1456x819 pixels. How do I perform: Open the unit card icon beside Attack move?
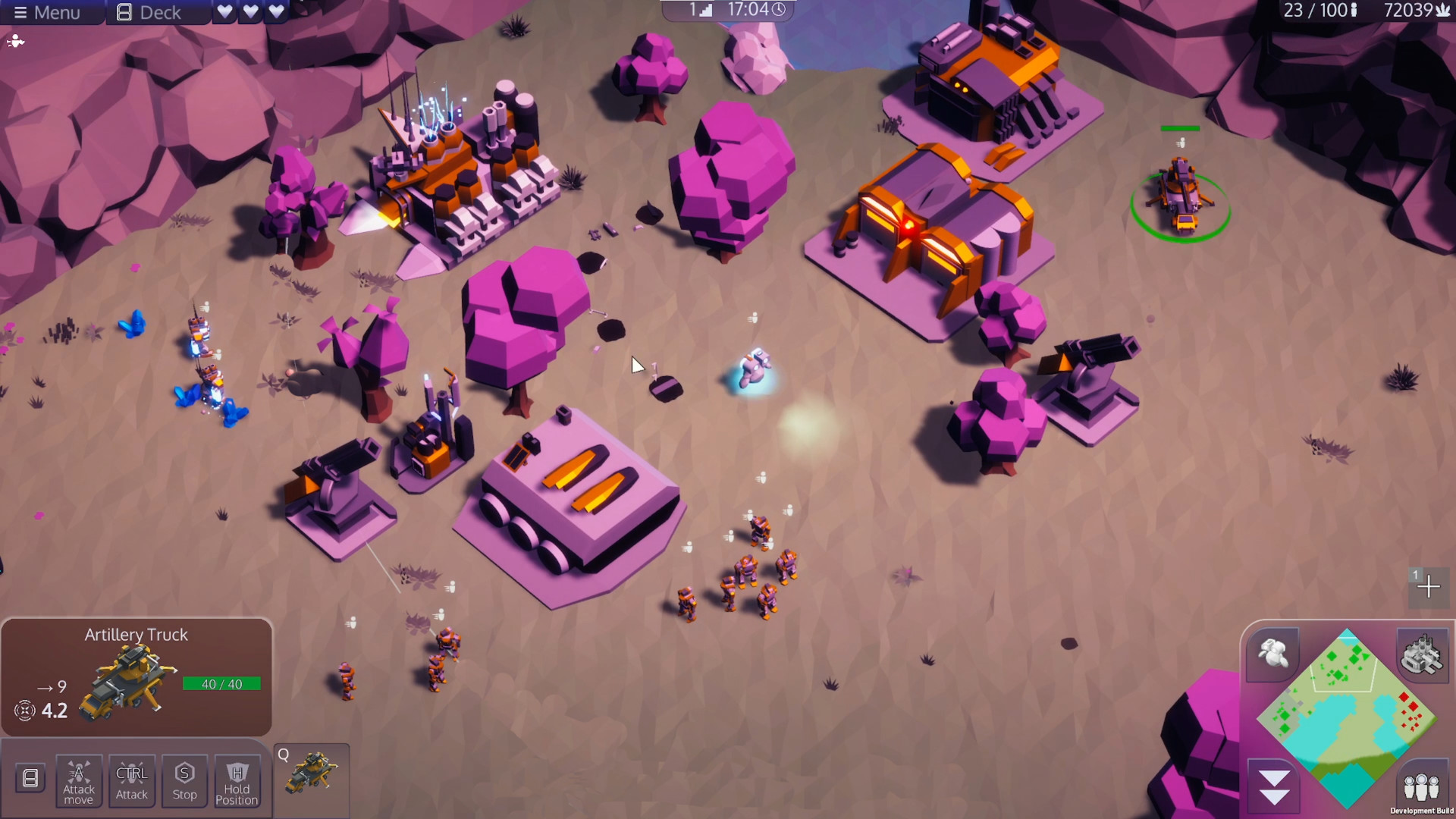pyautogui.click(x=29, y=778)
